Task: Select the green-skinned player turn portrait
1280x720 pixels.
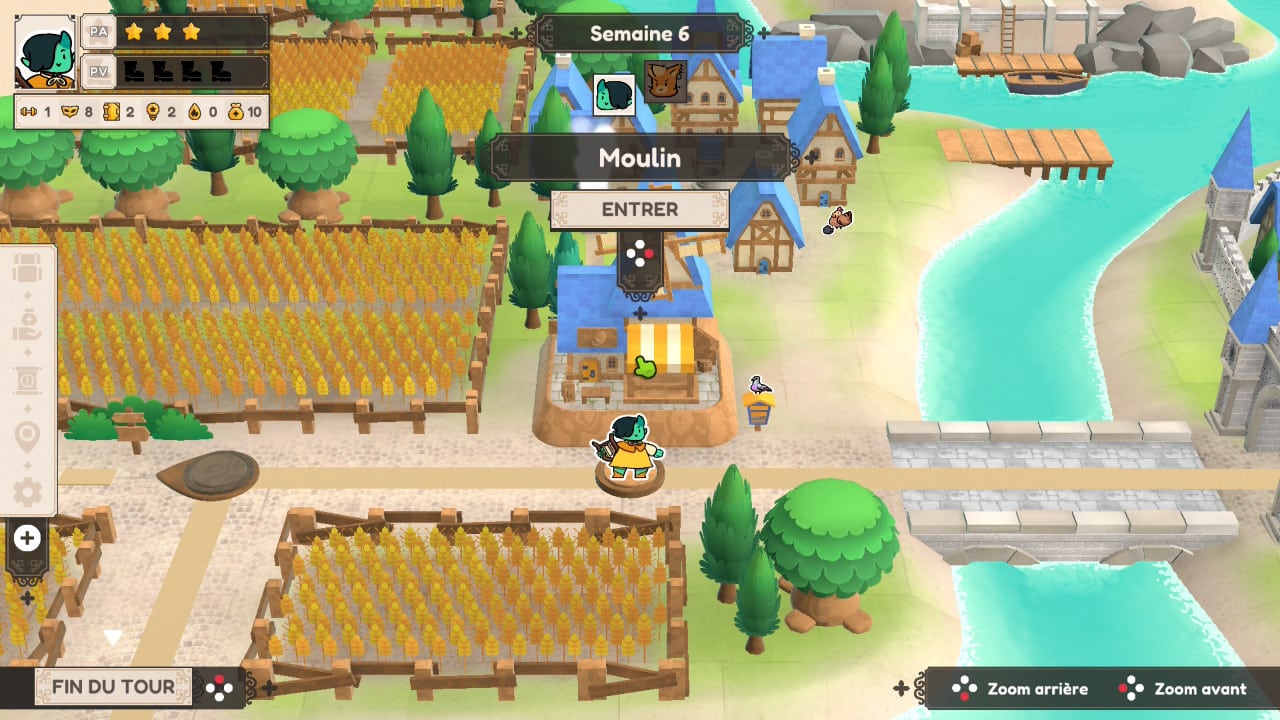Action: (x=614, y=93)
